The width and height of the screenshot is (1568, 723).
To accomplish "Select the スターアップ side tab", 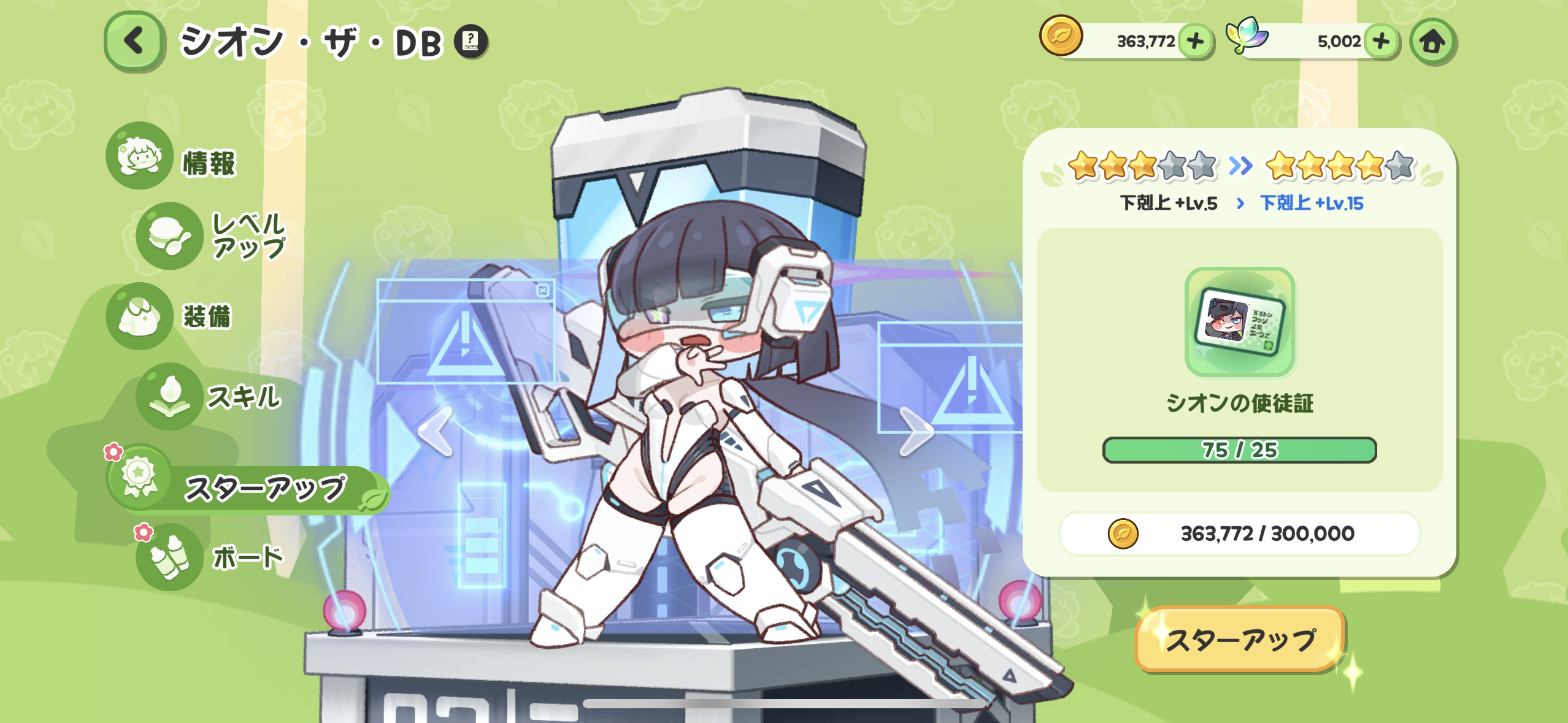I will tap(245, 488).
